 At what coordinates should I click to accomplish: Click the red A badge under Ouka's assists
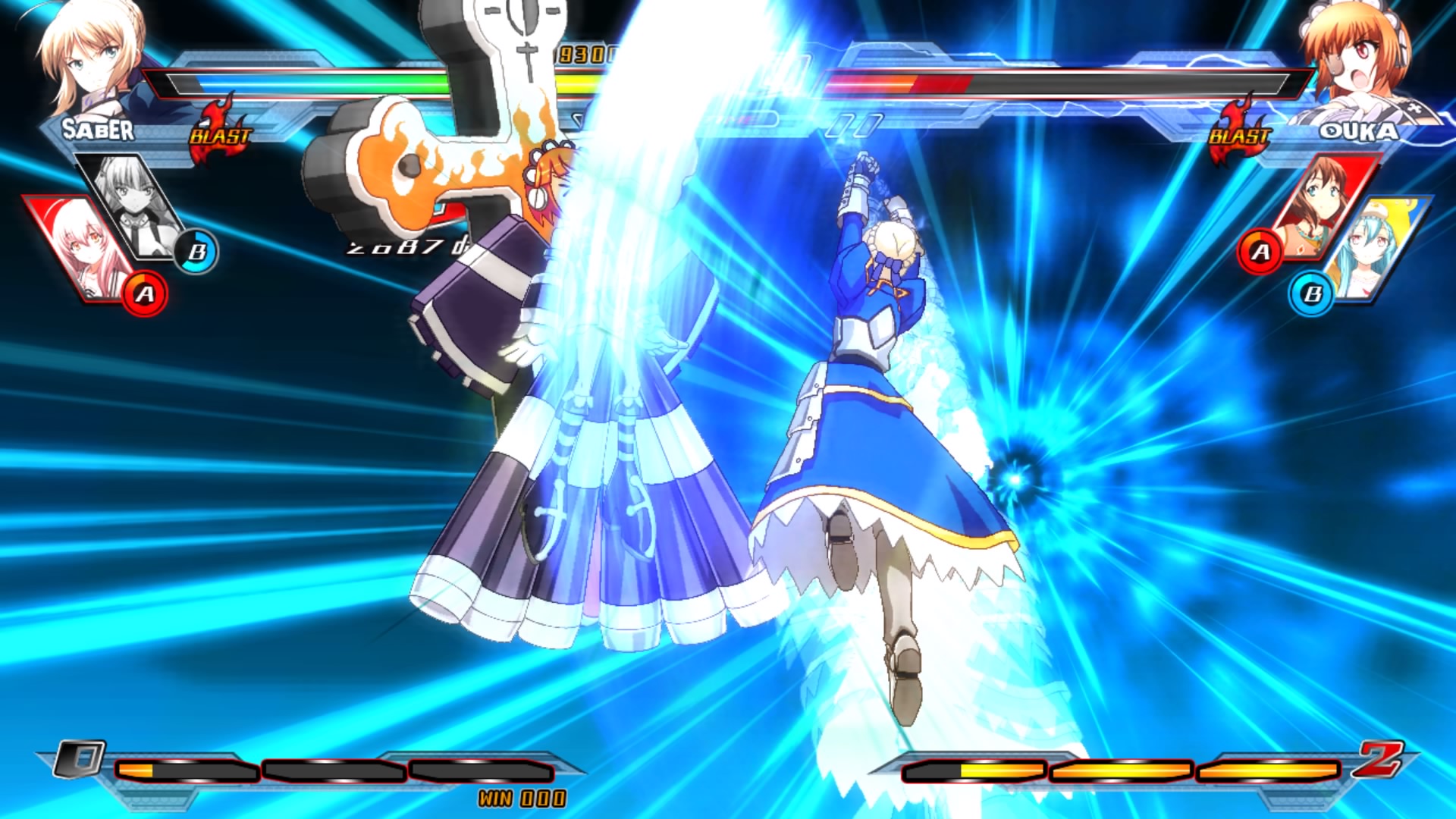pos(1260,251)
